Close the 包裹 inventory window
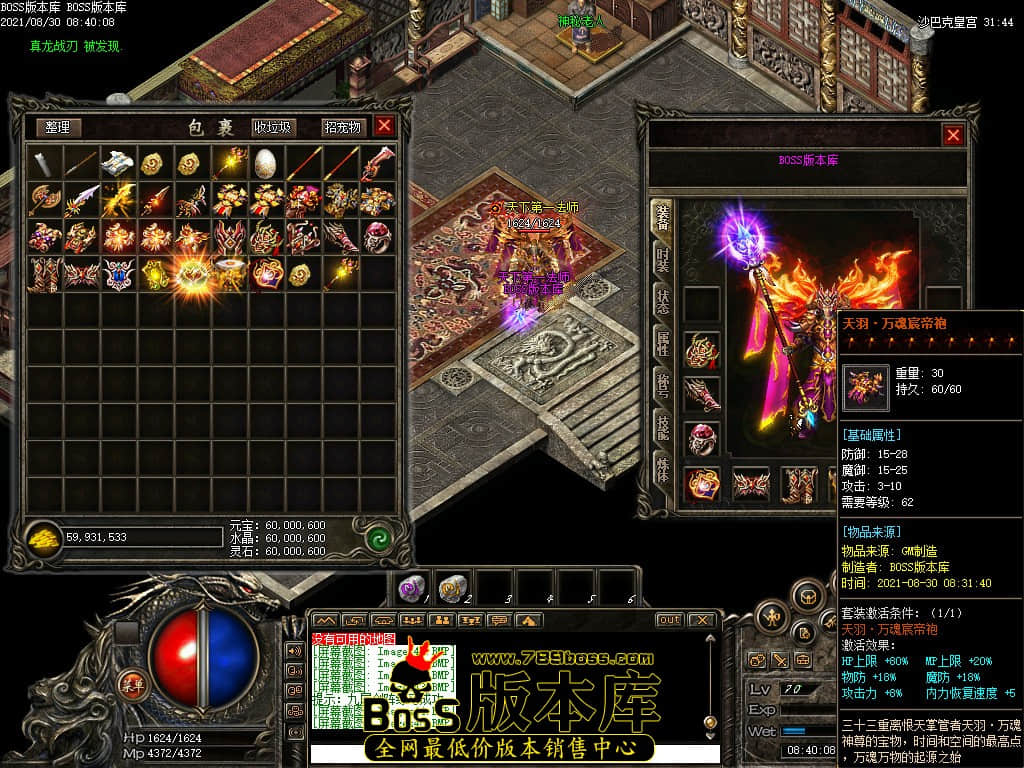The width and height of the screenshot is (1024, 768). point(384,126)
